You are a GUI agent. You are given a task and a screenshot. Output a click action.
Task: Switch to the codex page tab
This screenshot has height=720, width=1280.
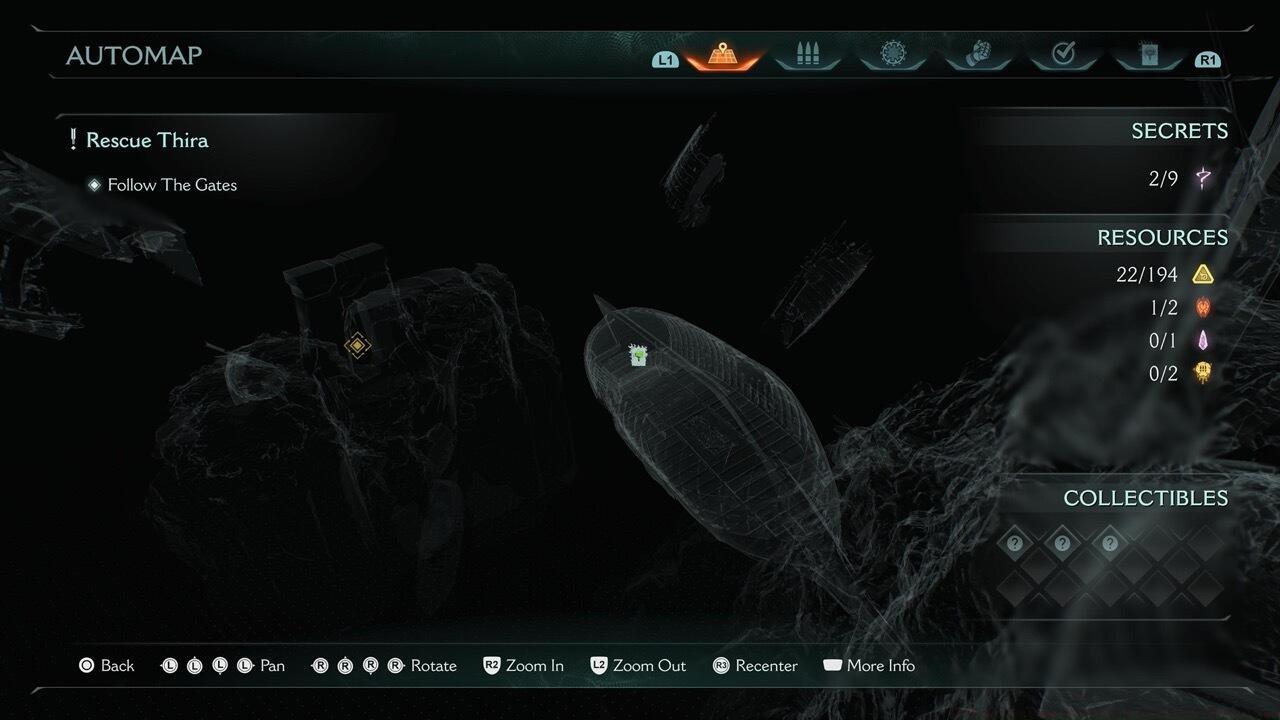click(1147, 55)
